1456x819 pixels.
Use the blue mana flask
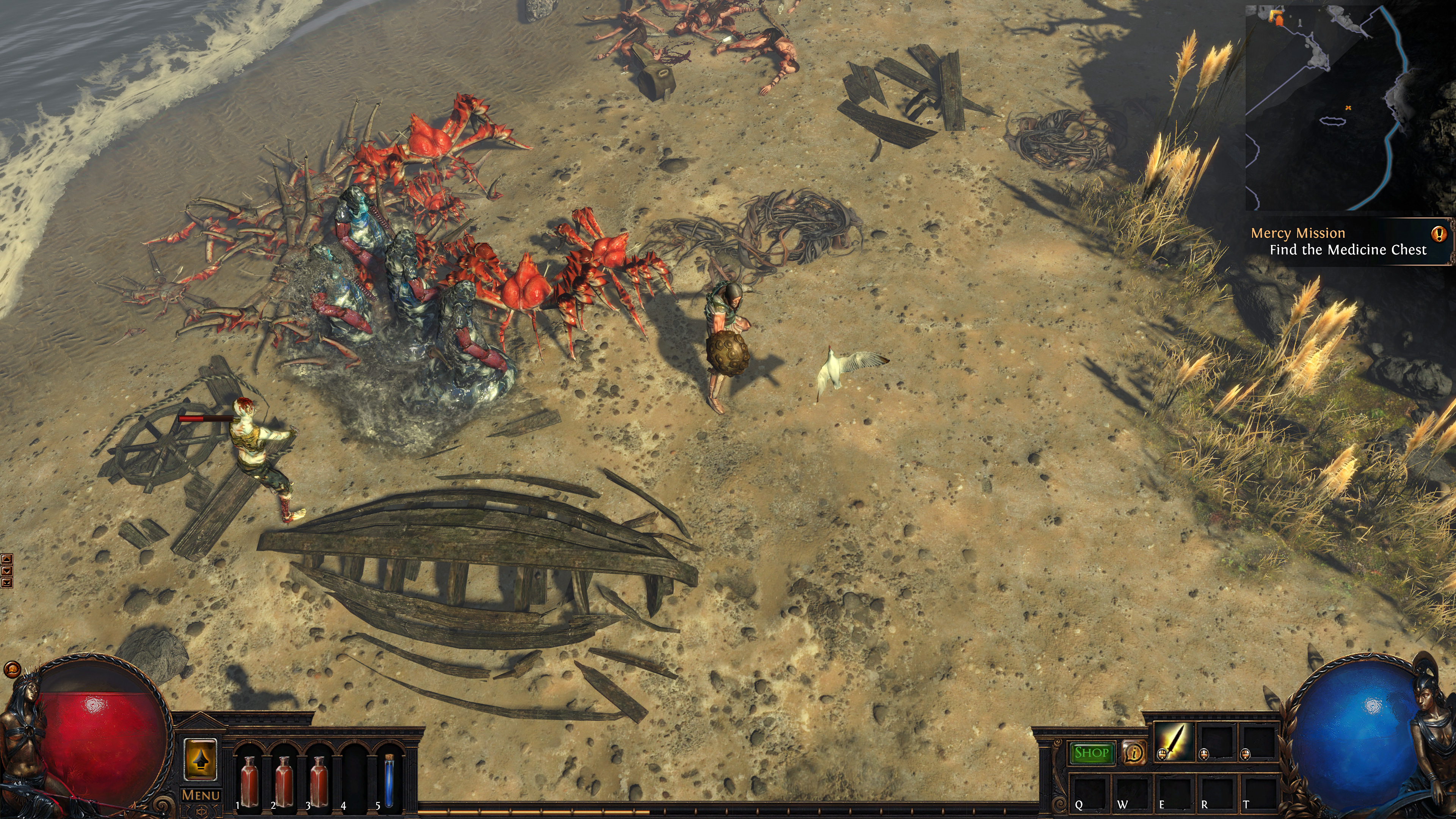pyautogui.click(x=389, y=782)
